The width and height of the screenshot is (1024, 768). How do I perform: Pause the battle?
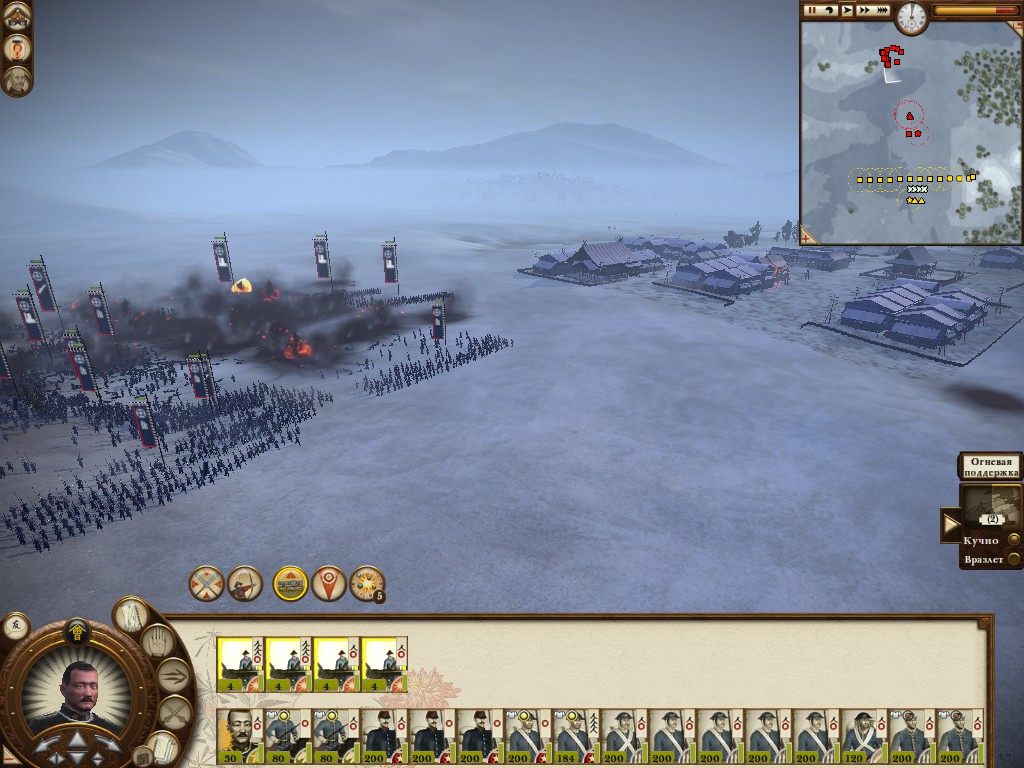tap(812, 10)
